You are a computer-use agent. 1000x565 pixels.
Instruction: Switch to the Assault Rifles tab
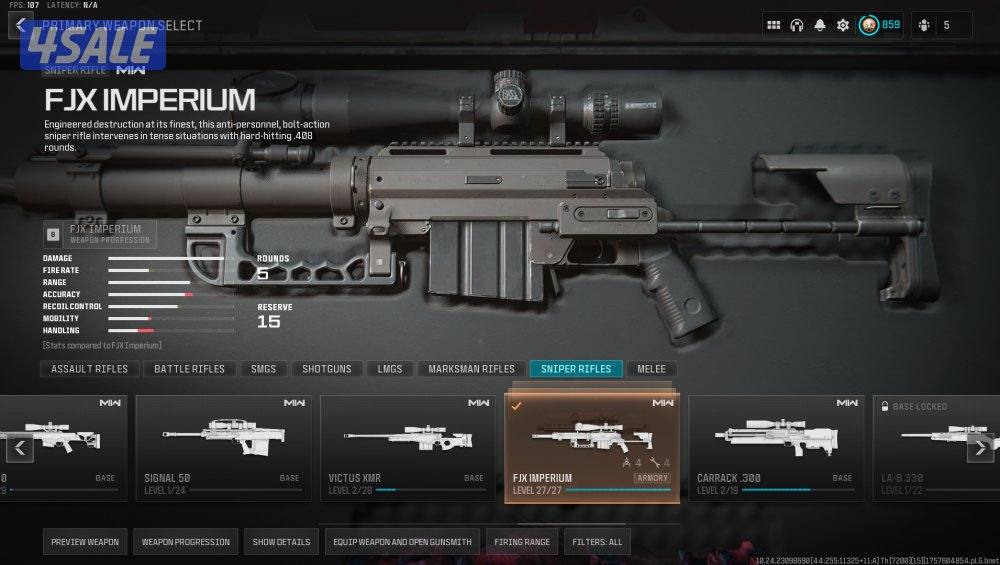(90, 369)
